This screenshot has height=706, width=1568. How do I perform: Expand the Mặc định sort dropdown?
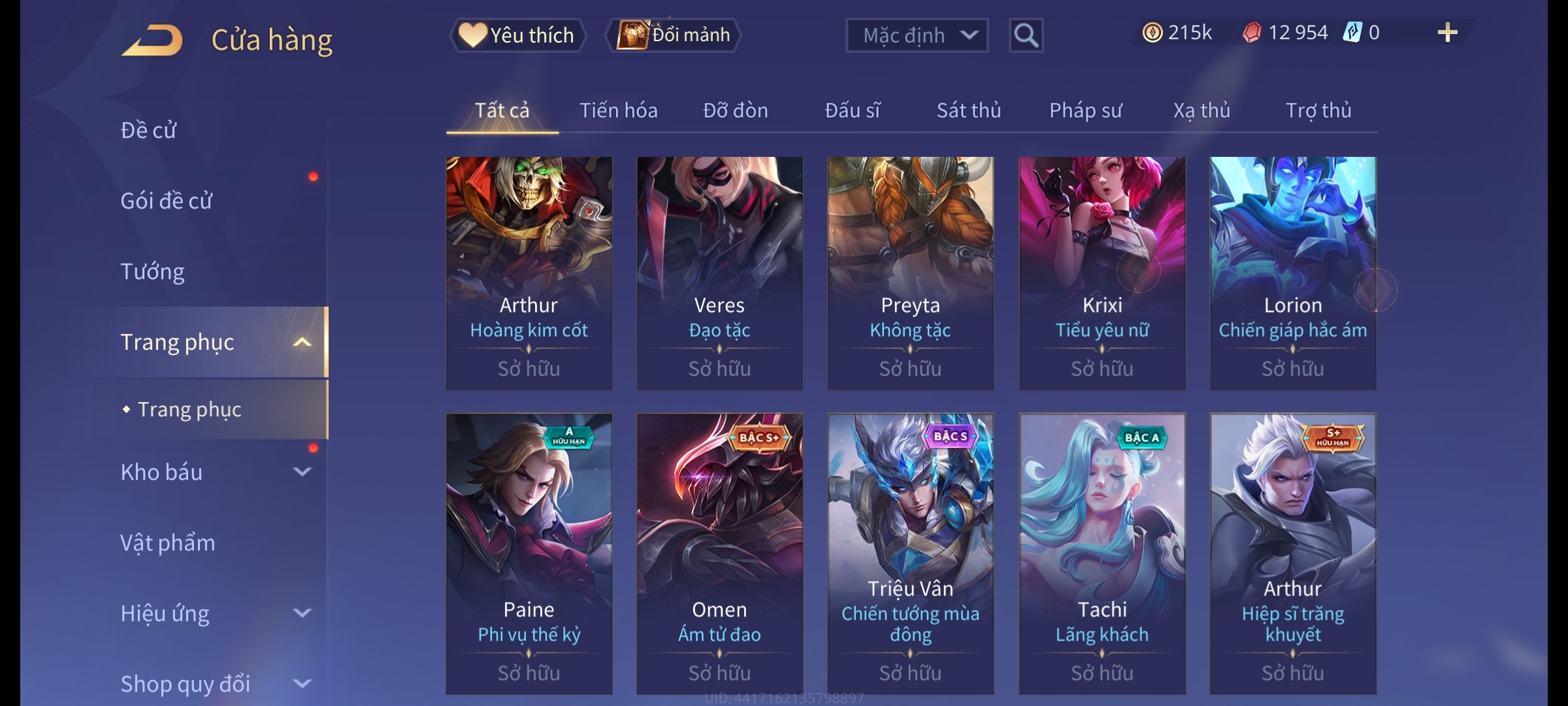point(916,35)
